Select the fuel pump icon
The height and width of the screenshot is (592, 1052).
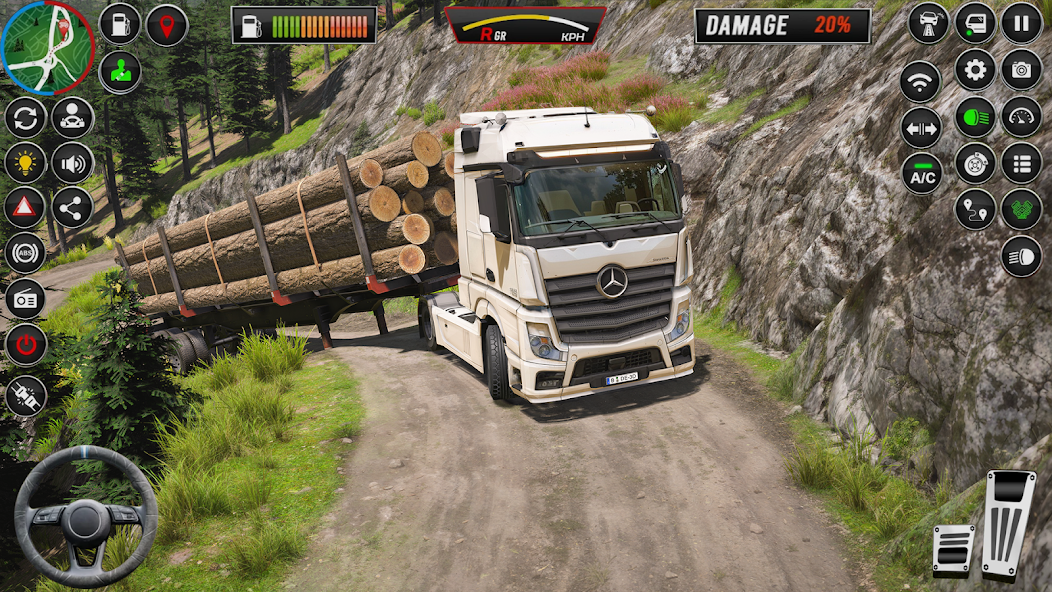pyautogui.click(x=120, y=25)
